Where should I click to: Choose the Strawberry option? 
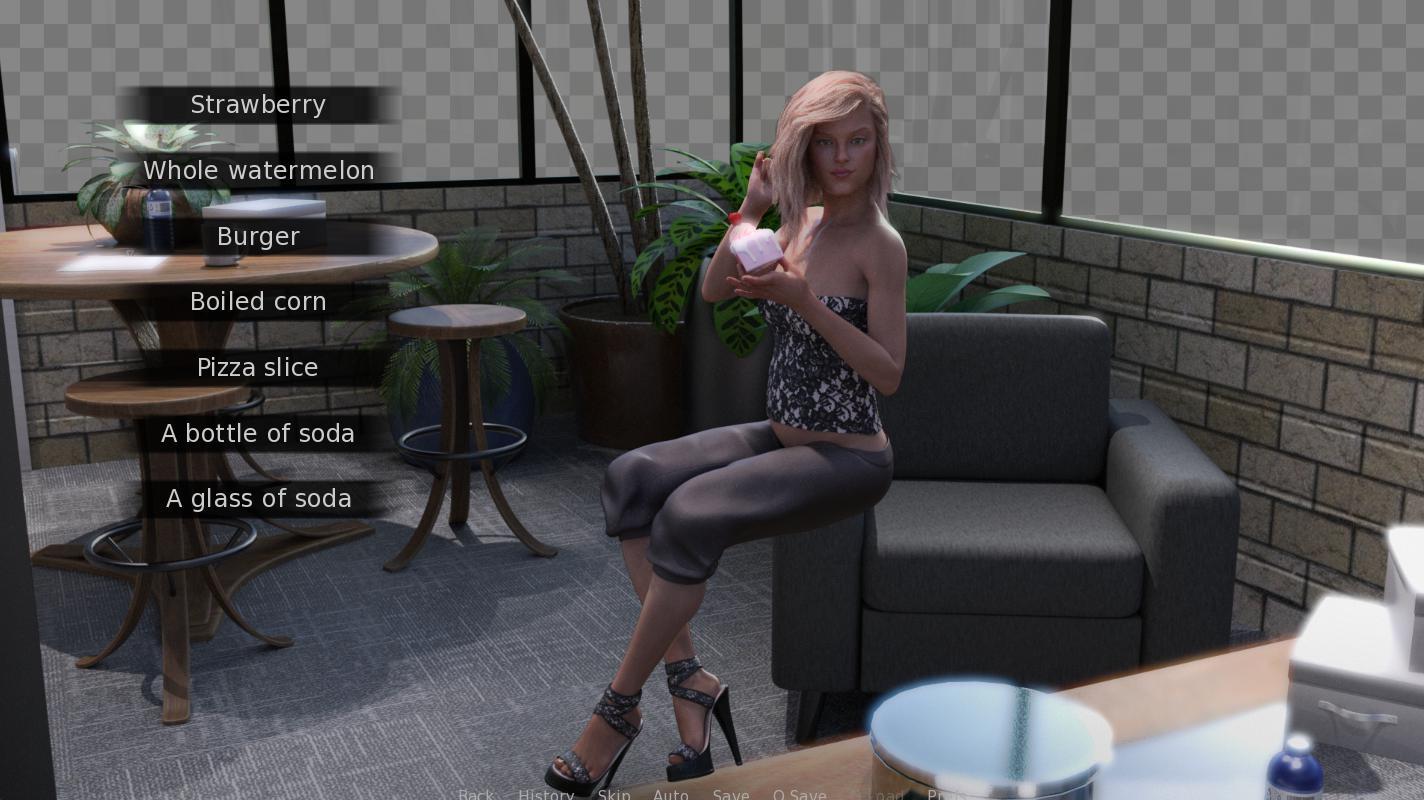(258, 105)
